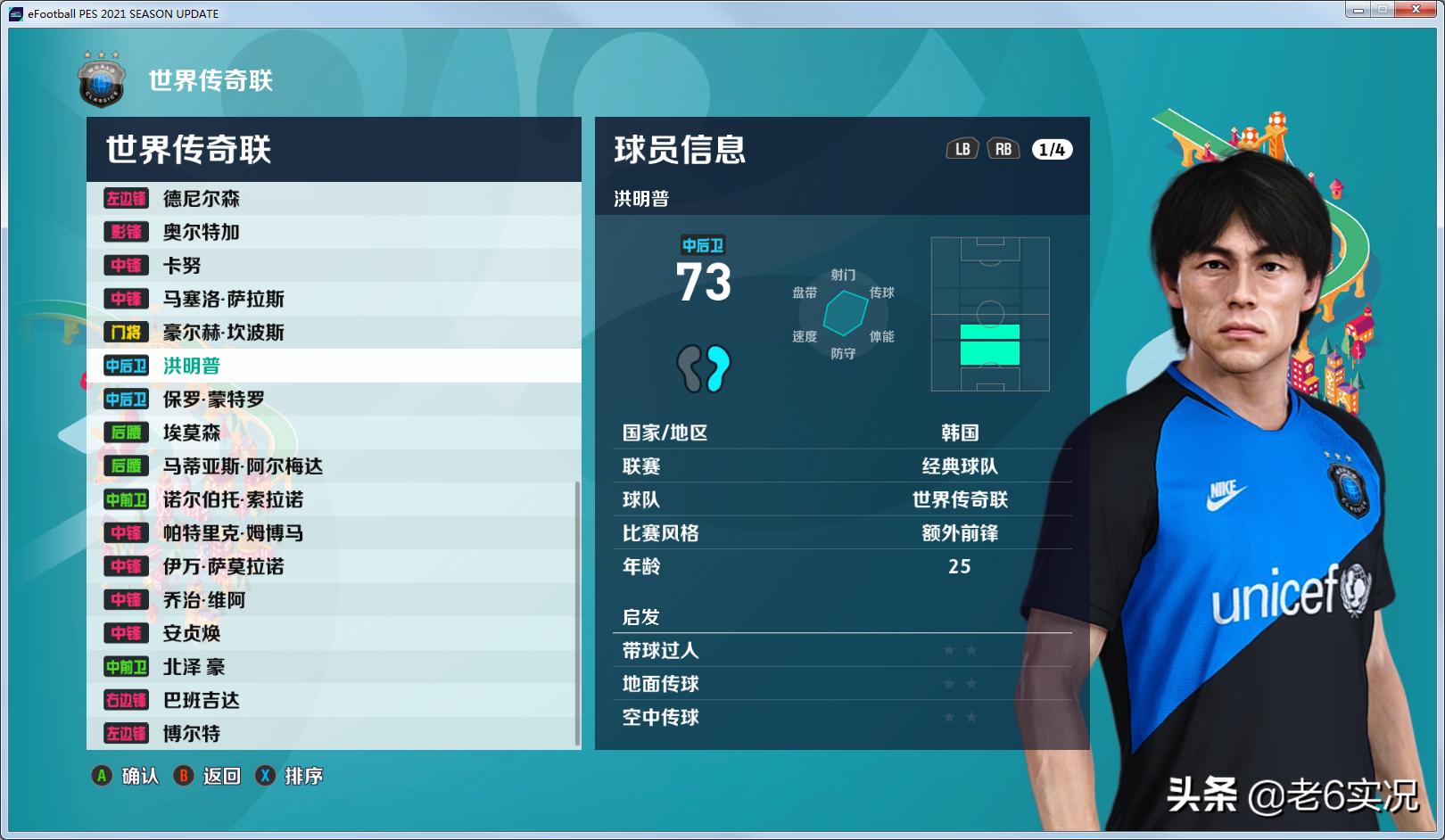
Task: Click the green A 确认 button icon
Action: (x=101, y=777)
